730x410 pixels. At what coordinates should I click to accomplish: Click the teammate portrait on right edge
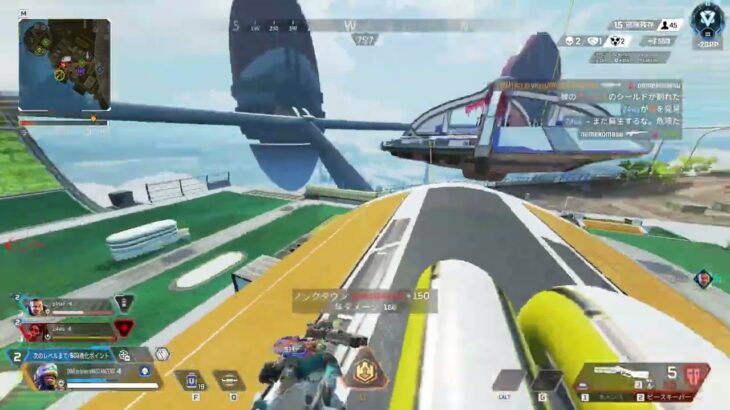pyautogui.click(x=704, y=277)
